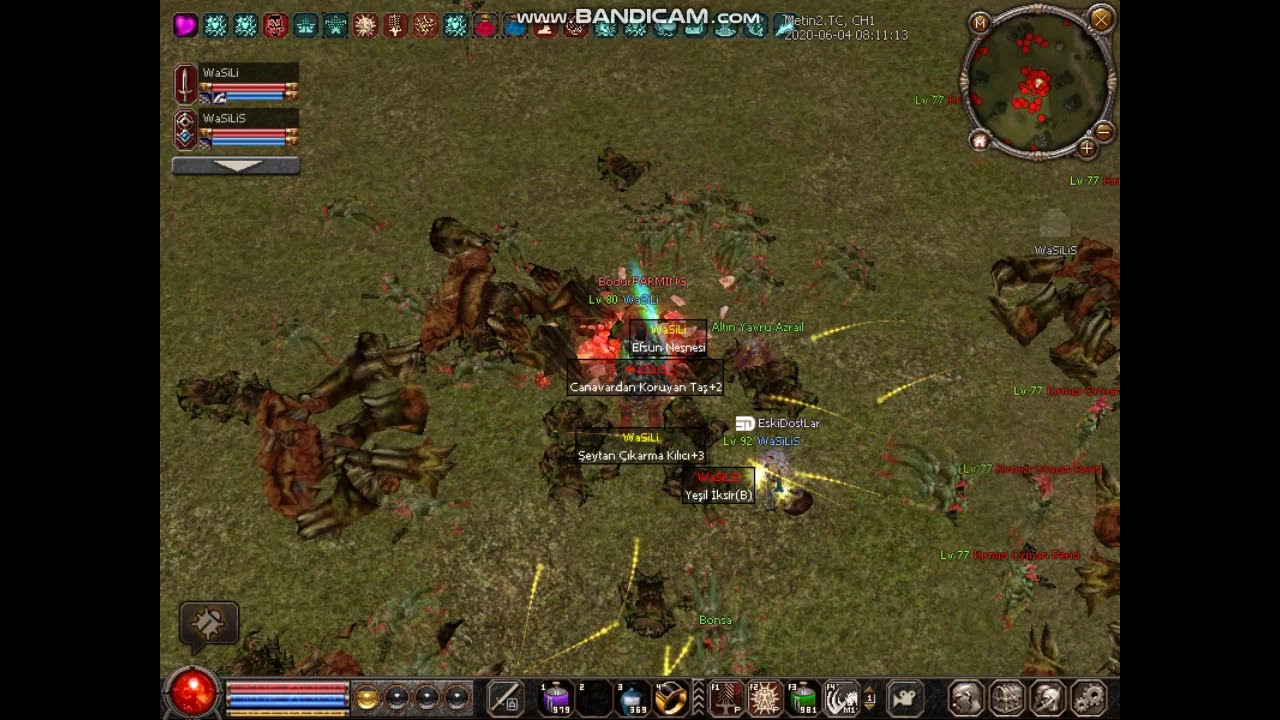Click the pink heart buff icon
1280x720 pixels.
(x=185, y=26)
